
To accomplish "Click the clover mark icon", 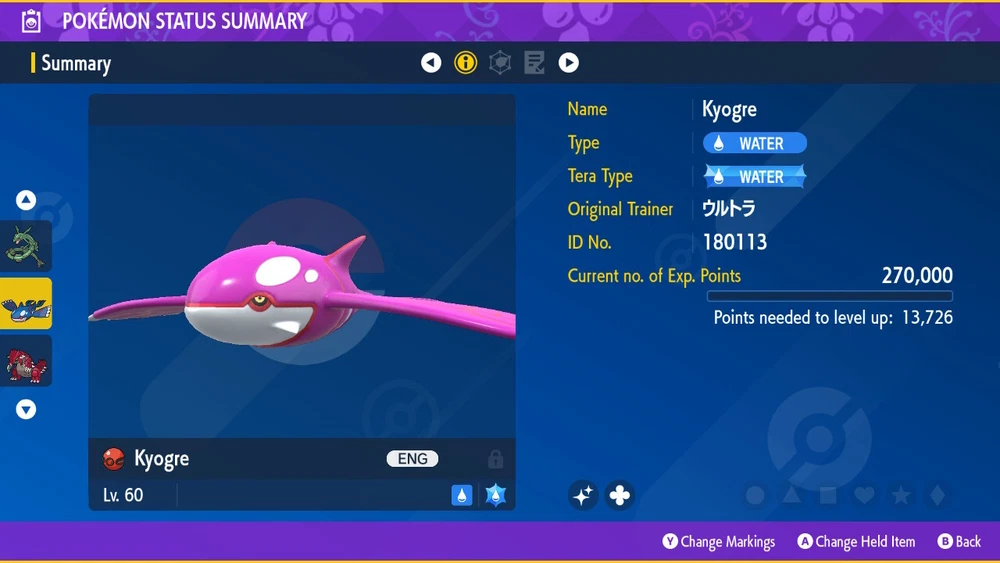I will (x=620, y=494).
